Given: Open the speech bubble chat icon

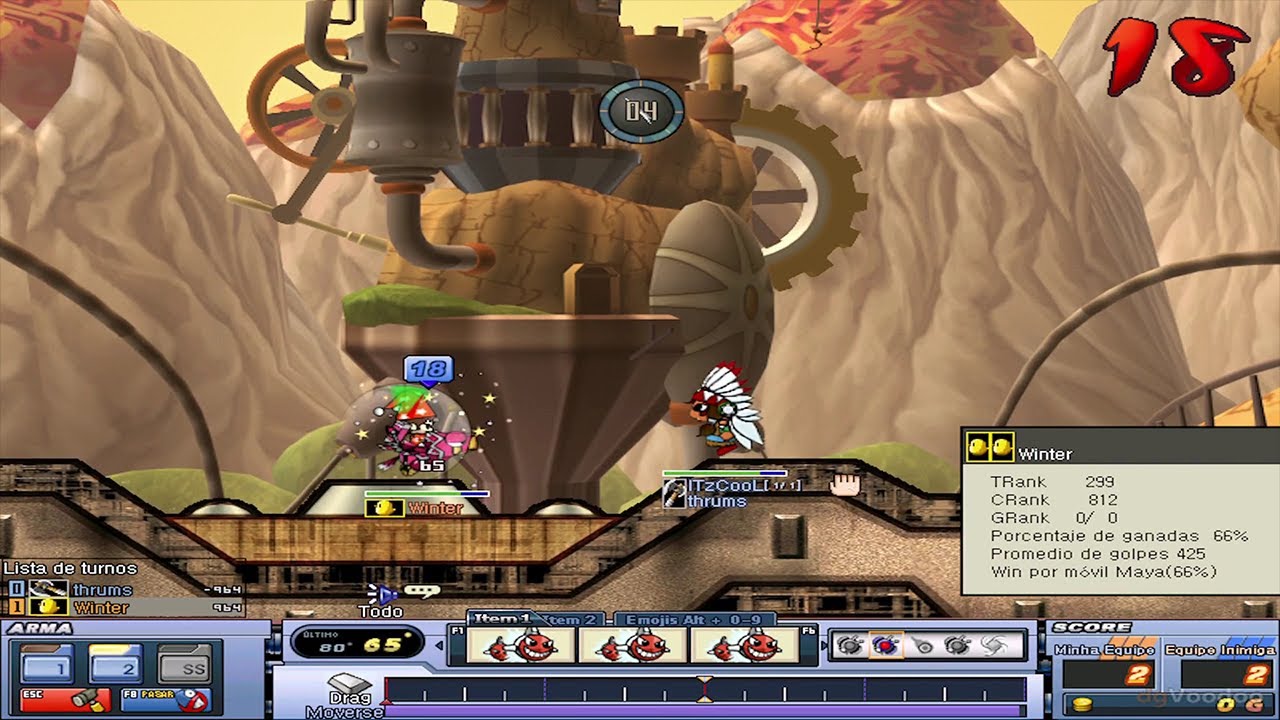Looking at the screenshot, I should 422,592.
